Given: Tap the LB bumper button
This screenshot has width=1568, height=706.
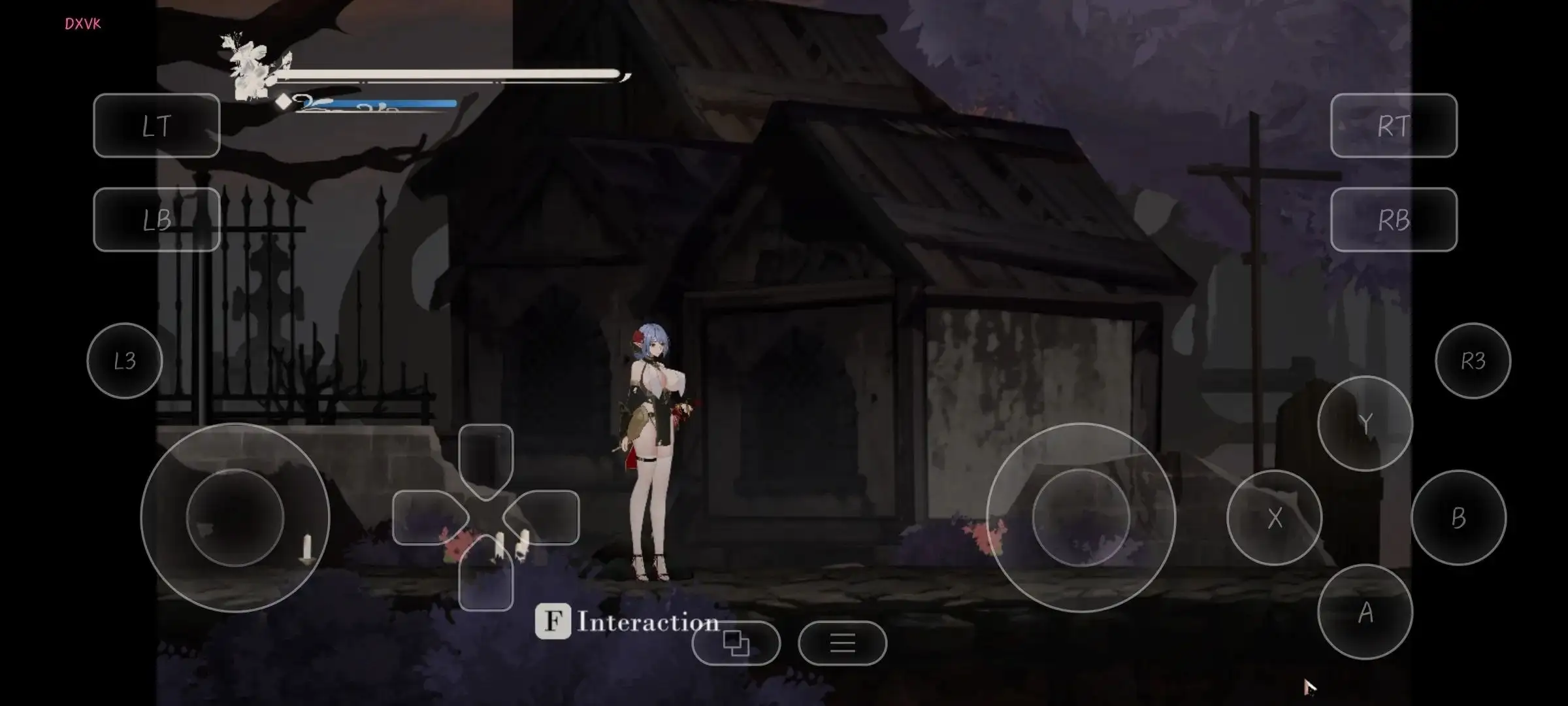Looking at the screenshot, I should pos(157,220).
